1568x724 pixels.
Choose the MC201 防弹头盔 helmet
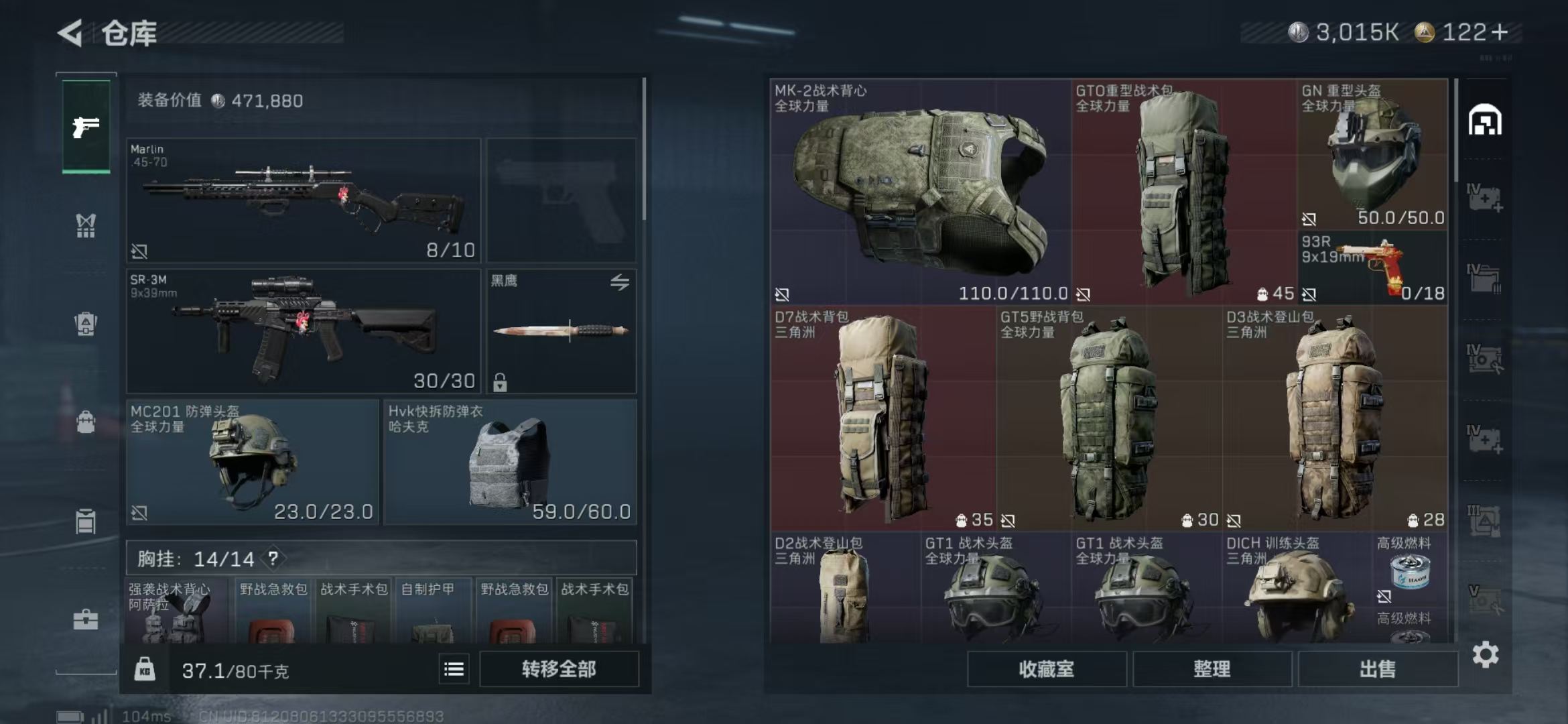click(253, 462)
